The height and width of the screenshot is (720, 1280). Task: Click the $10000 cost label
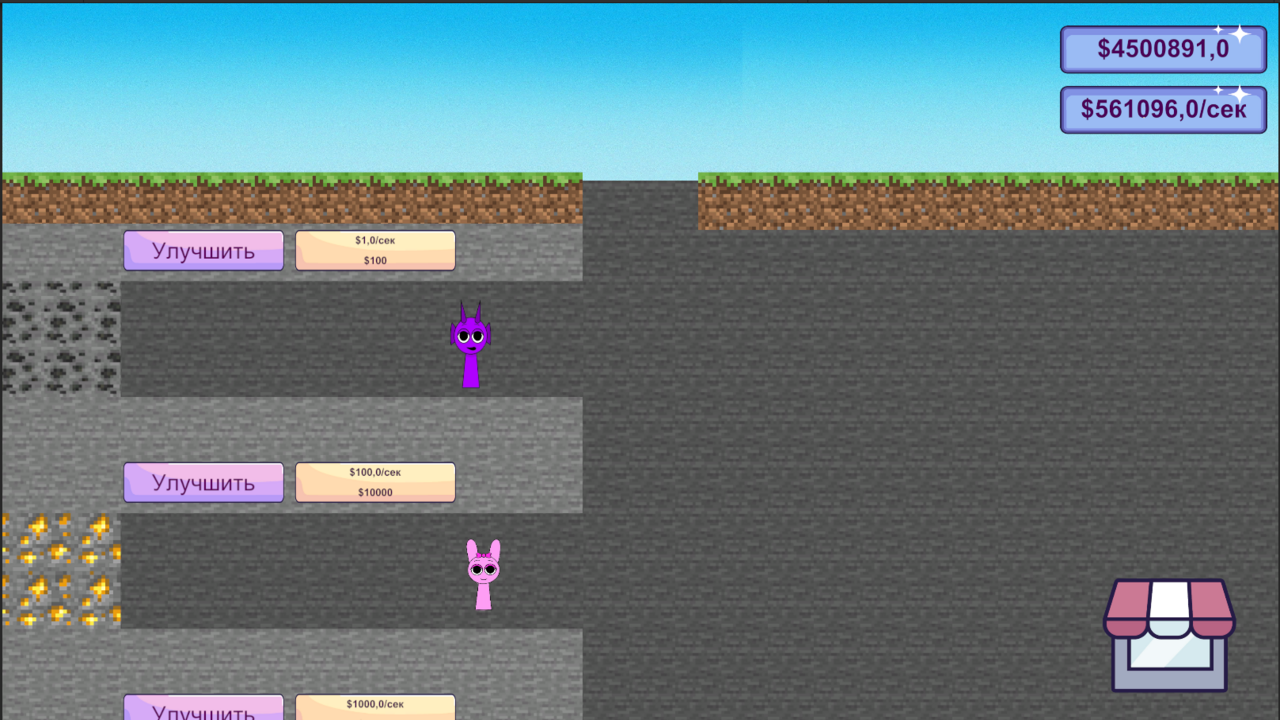(374, 491)
